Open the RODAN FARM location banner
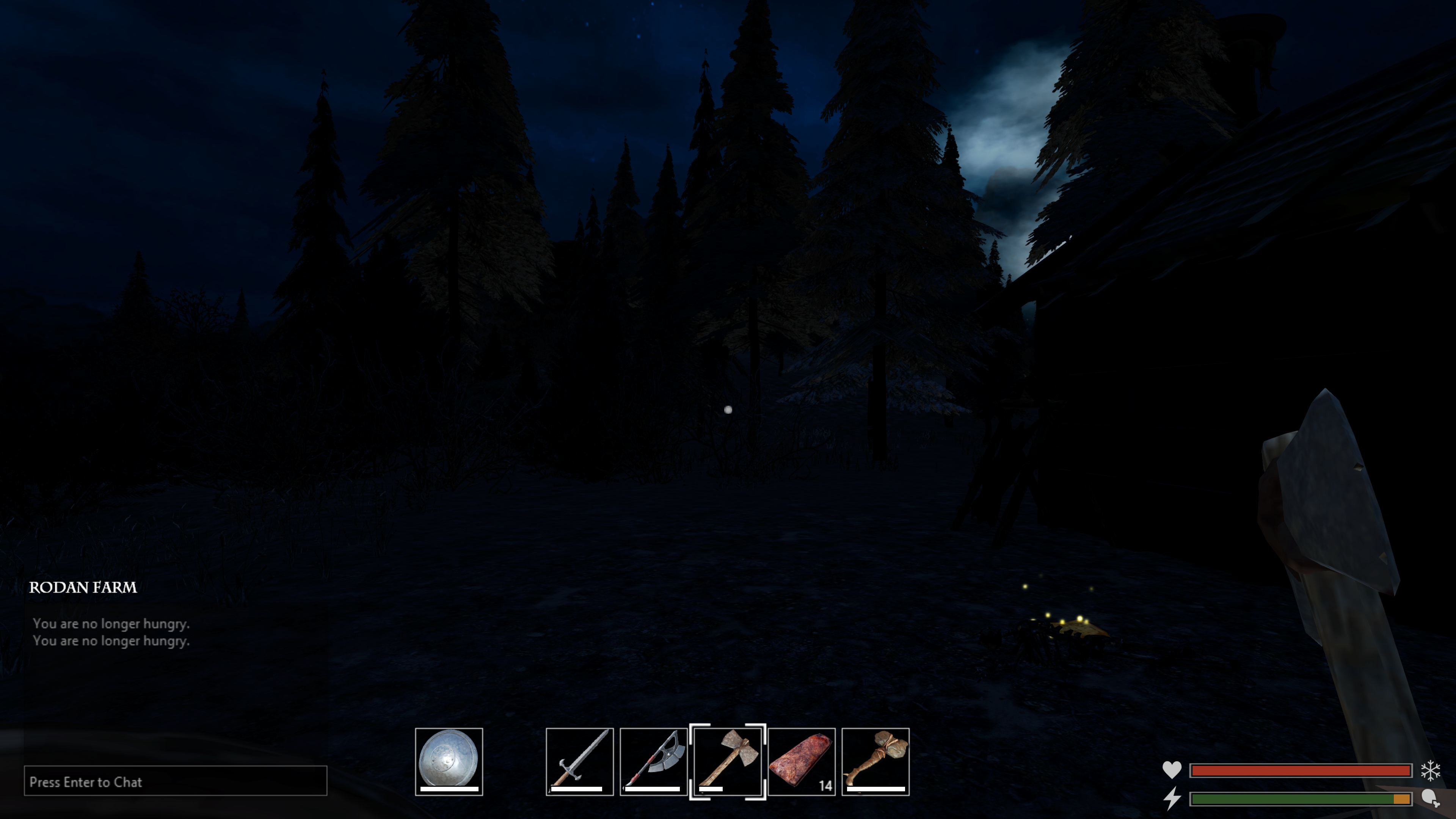Screen dimensions: 1456x819 tap(83, 588)
